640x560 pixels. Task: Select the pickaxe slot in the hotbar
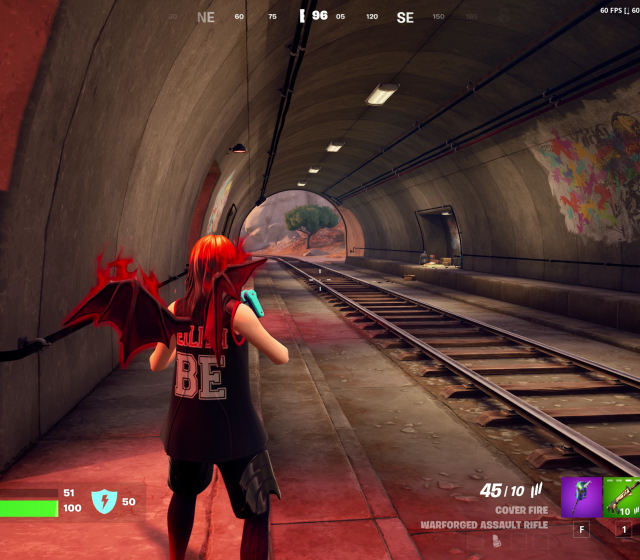[x=581, y=497]
